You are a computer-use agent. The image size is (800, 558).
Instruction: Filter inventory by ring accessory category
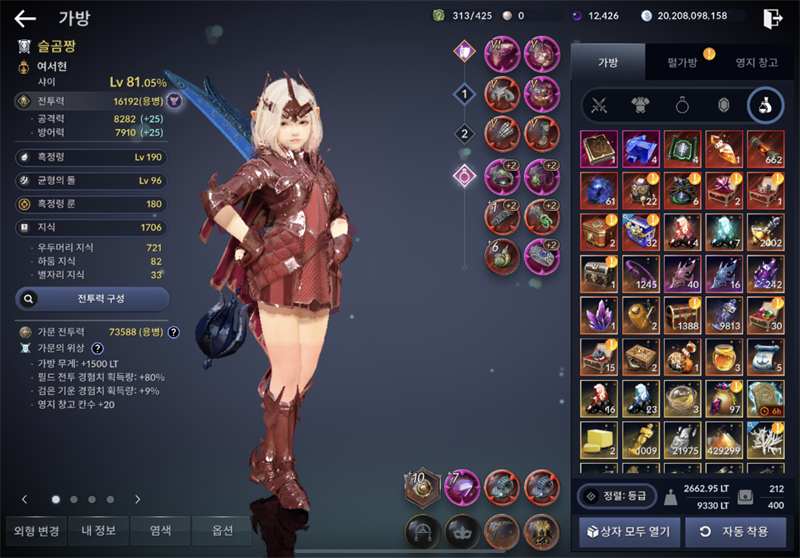point(682,105)
